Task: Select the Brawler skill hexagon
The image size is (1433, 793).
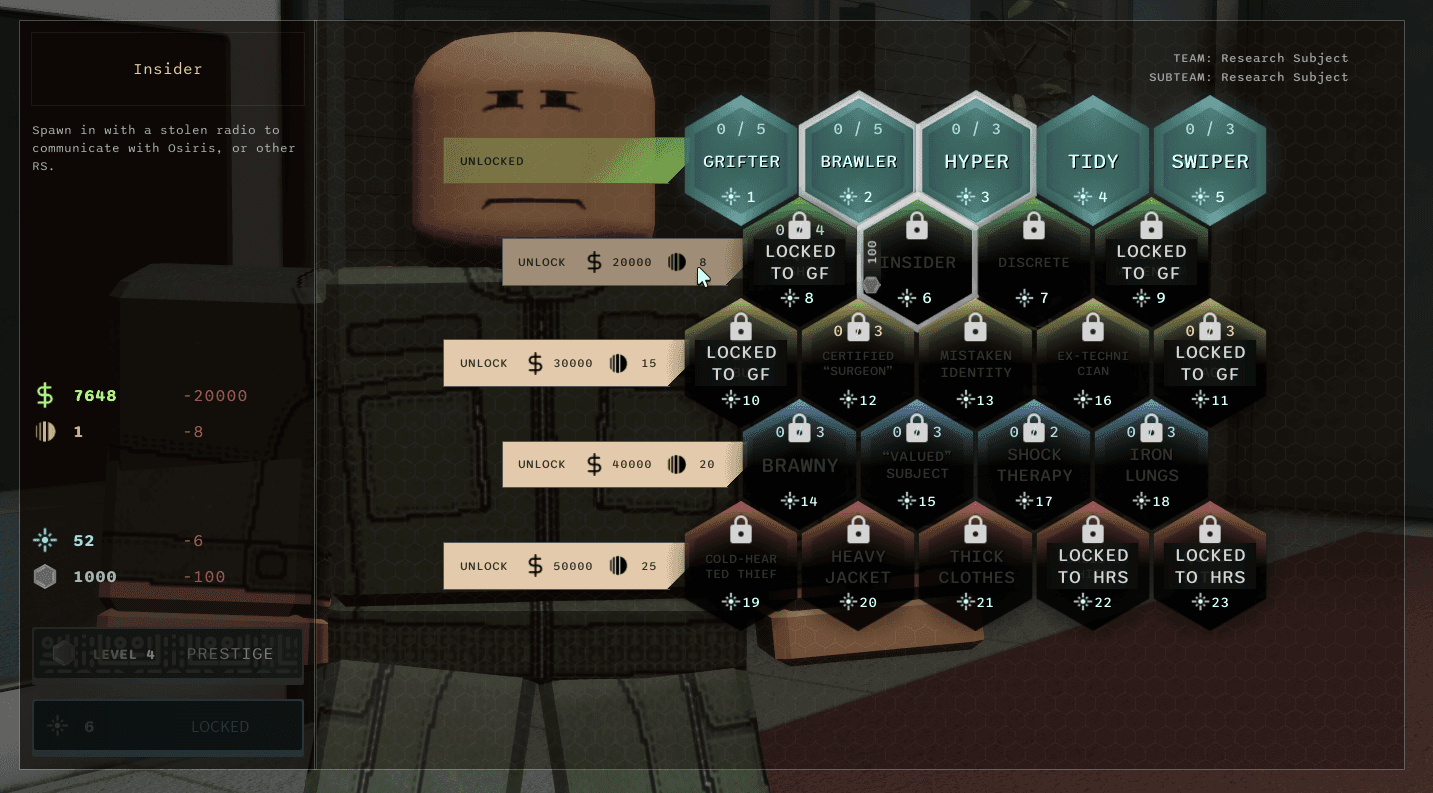Action: pyautogui.click(x=858, y=160)
